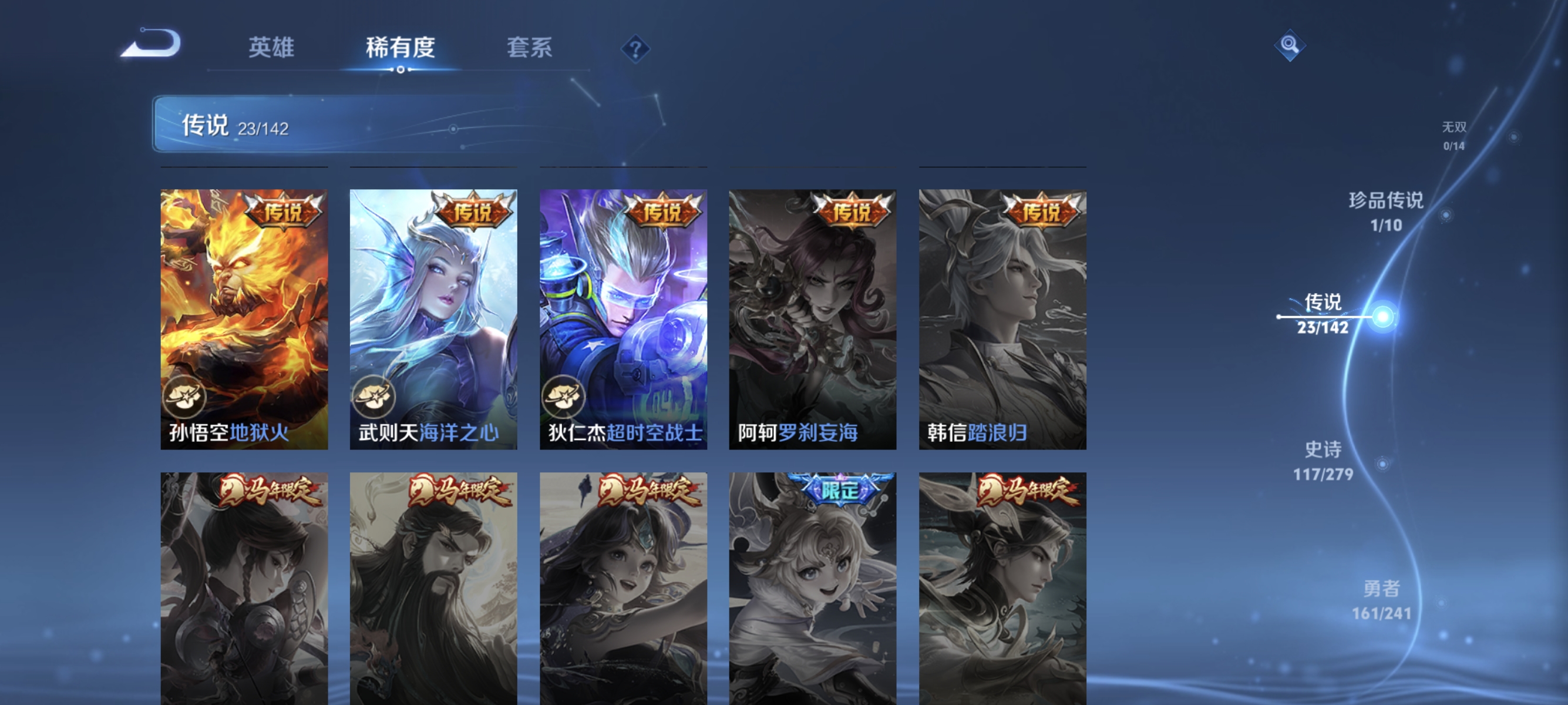Click the search magnifier icon top right
The width and height of the screenshot is (1568, 705).
click(x=1290, y=44)
